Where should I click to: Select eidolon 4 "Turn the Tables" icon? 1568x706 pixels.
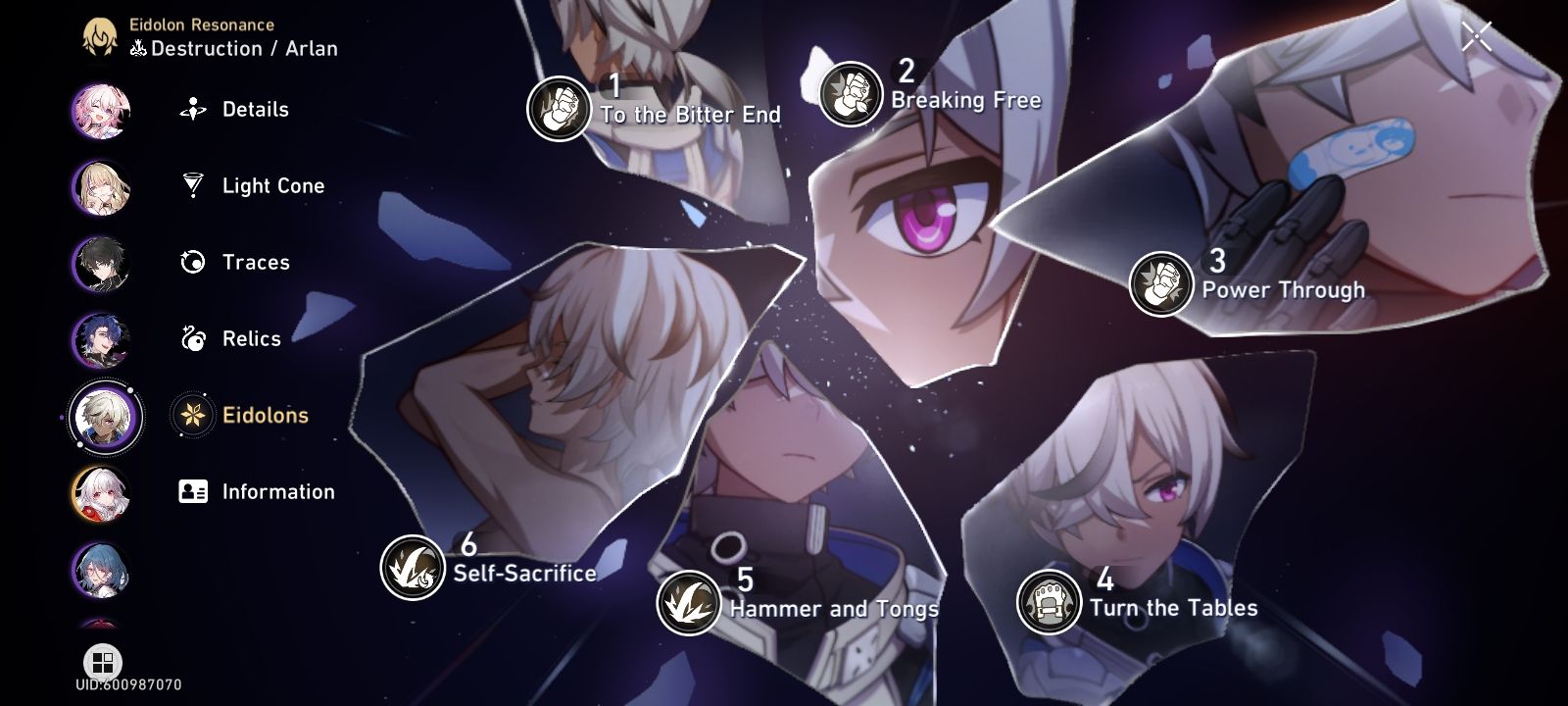pyautogui.click(x=1048, y=599)
